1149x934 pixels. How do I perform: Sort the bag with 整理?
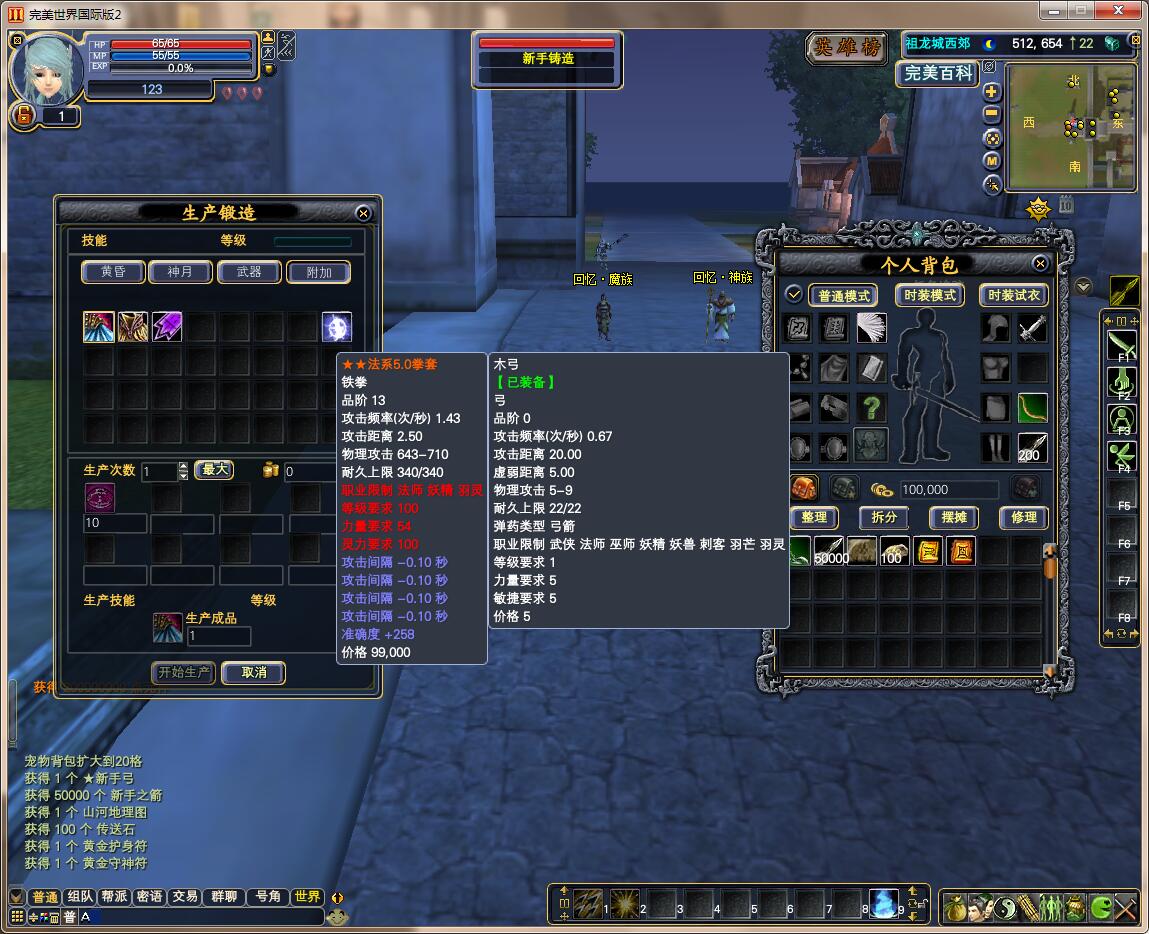tap(814, 517)
